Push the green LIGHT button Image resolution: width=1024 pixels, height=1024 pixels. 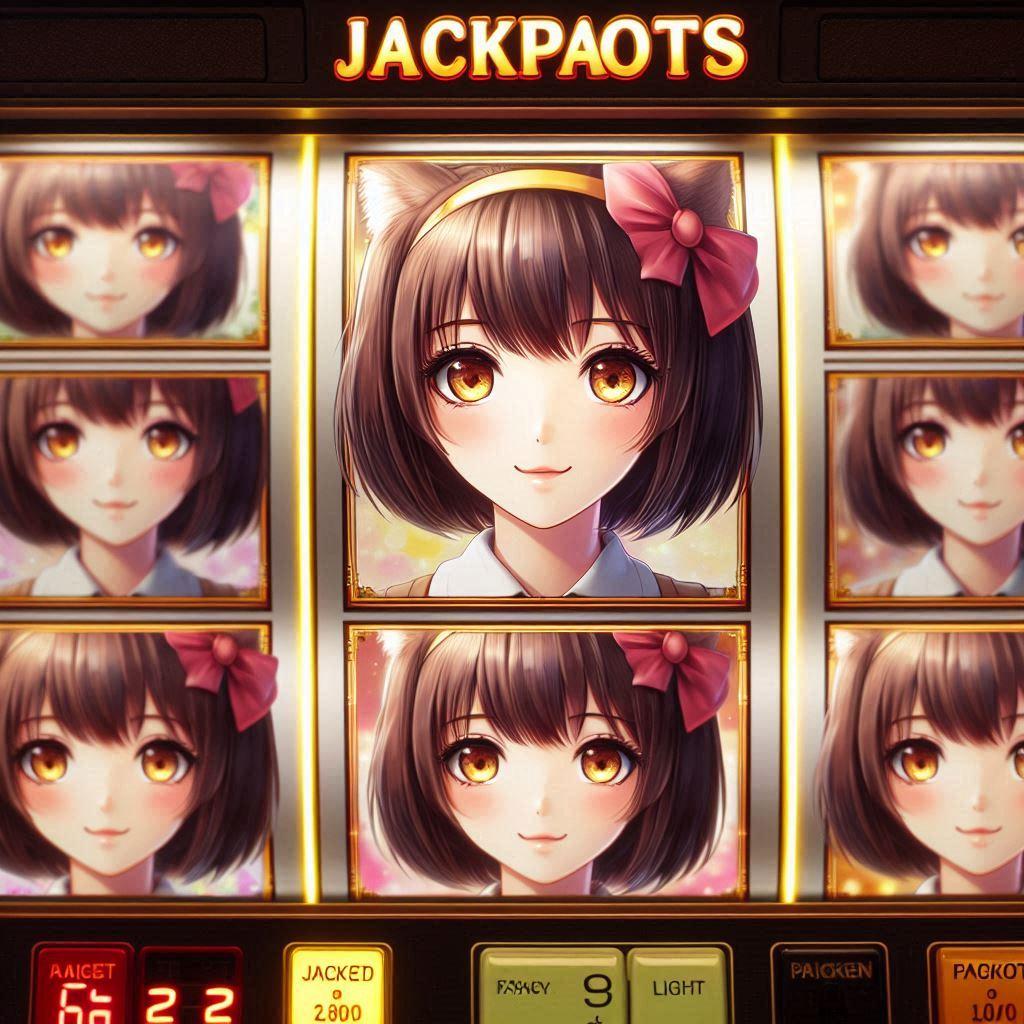coord(677,987)
